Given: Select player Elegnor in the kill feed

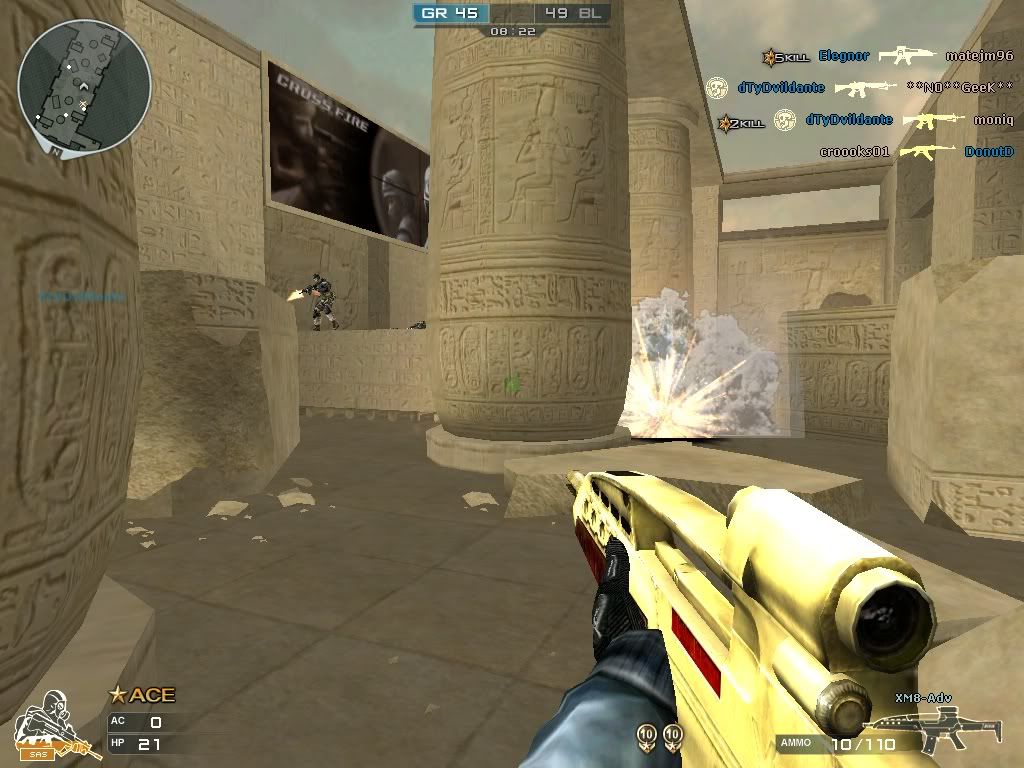Looking at the screenshot, I should [x=844, y=57].
